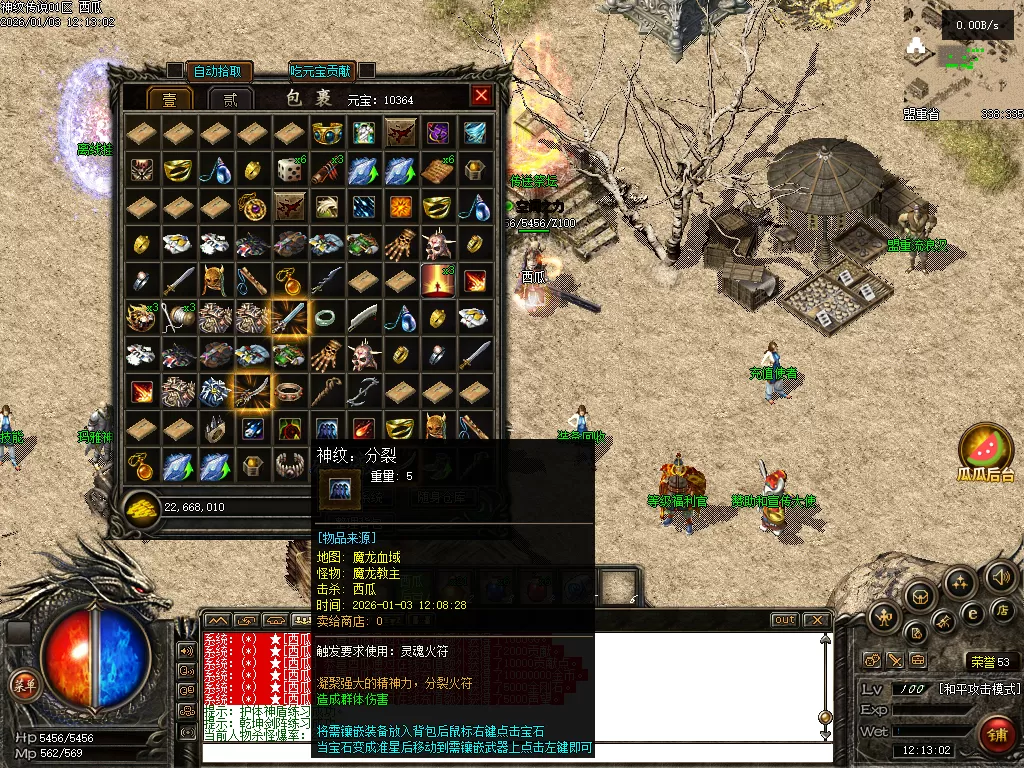
Task: Open the 瓜瓜后台 watermelon icon
Action: (x=985, y=447)
